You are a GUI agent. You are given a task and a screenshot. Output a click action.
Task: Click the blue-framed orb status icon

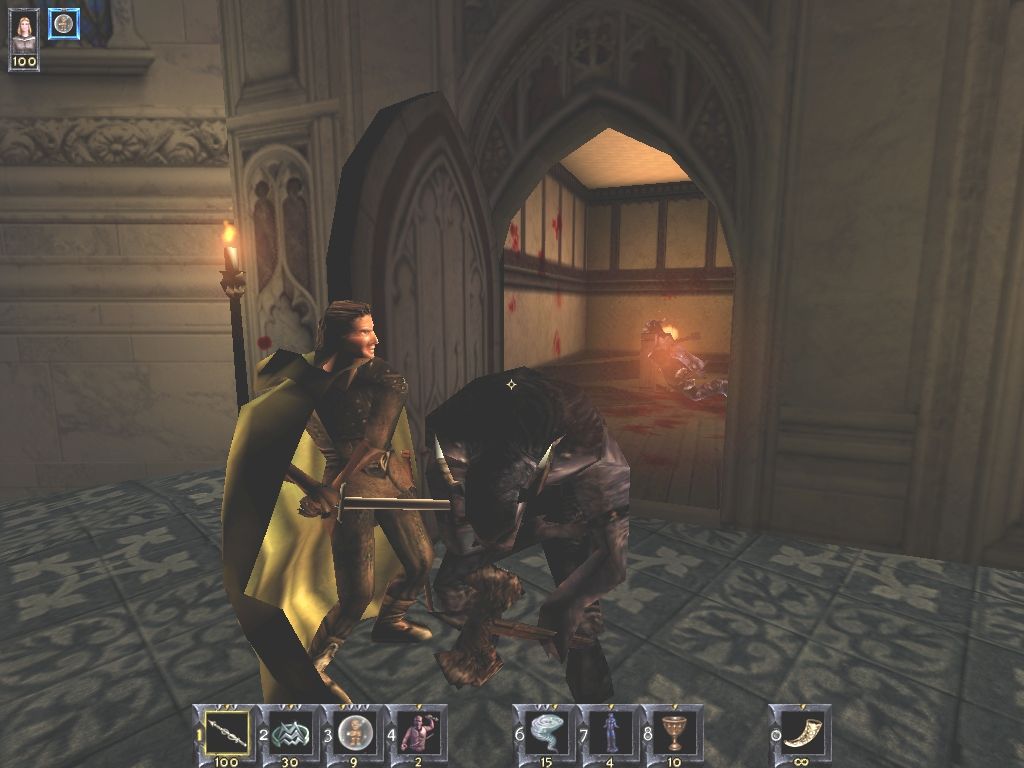(64, 23)
